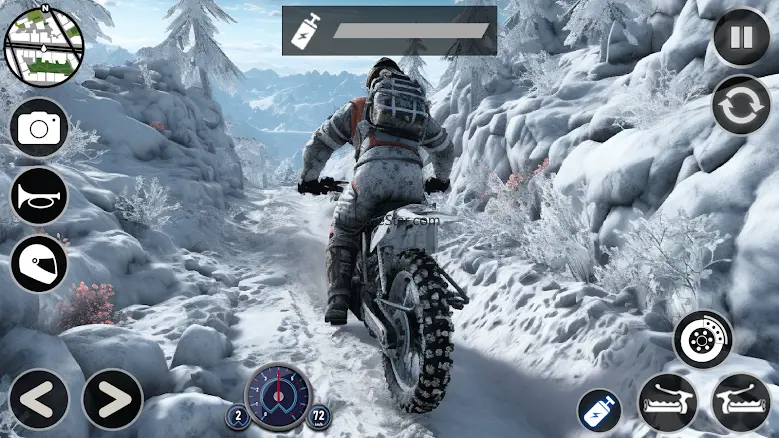Apply the disc brake button

702,339
